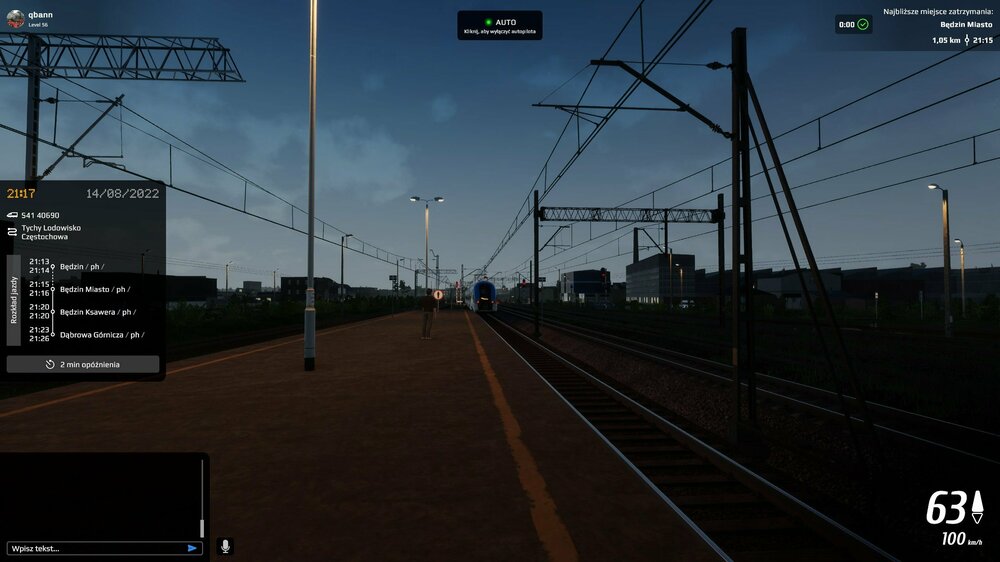
Task: Click the chat window scrollbar
Action: click(202, 500)
